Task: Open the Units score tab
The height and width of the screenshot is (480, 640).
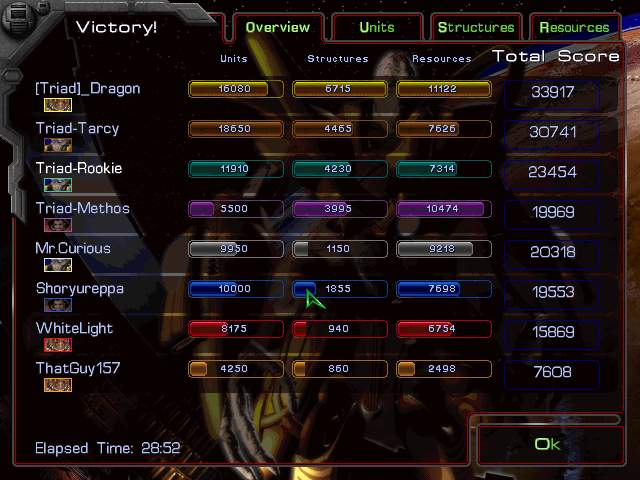Action: (x=377, y=27)
